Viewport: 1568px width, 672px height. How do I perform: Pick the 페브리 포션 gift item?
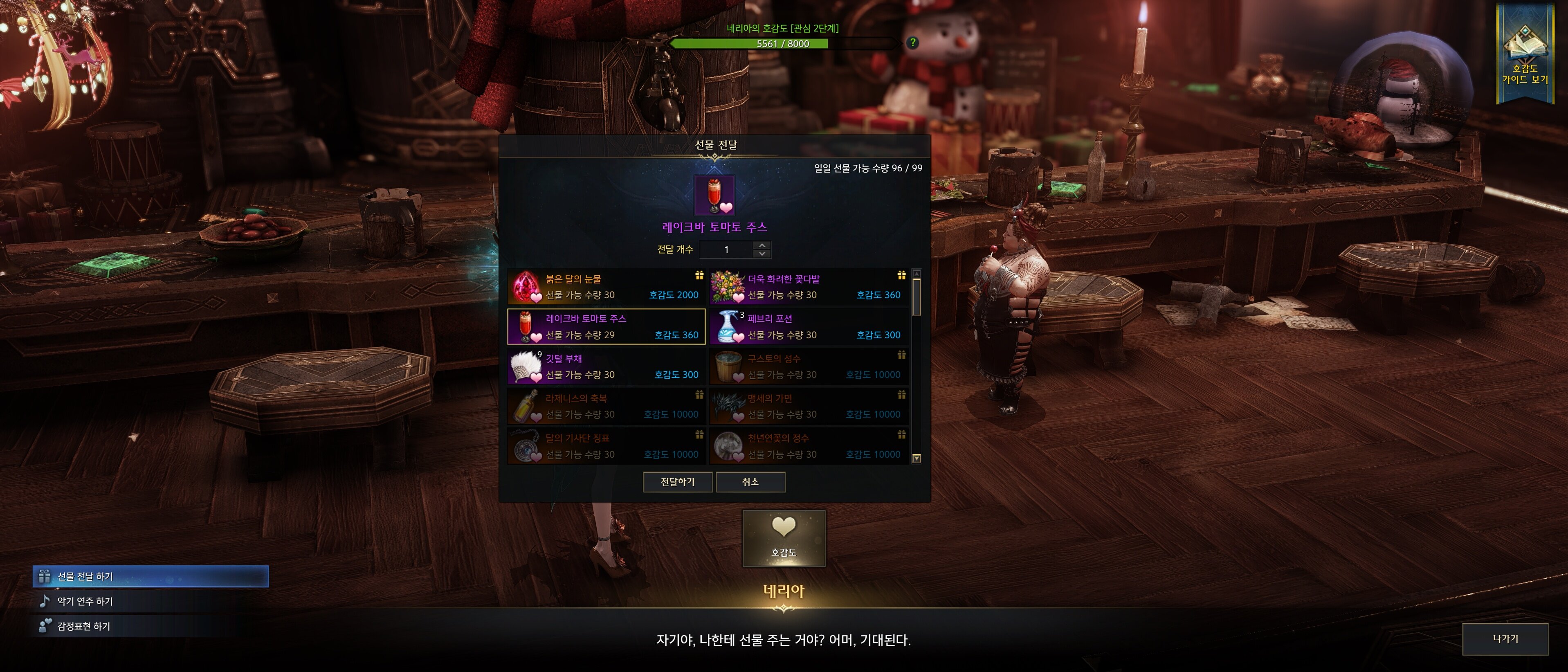coord(809,327)
